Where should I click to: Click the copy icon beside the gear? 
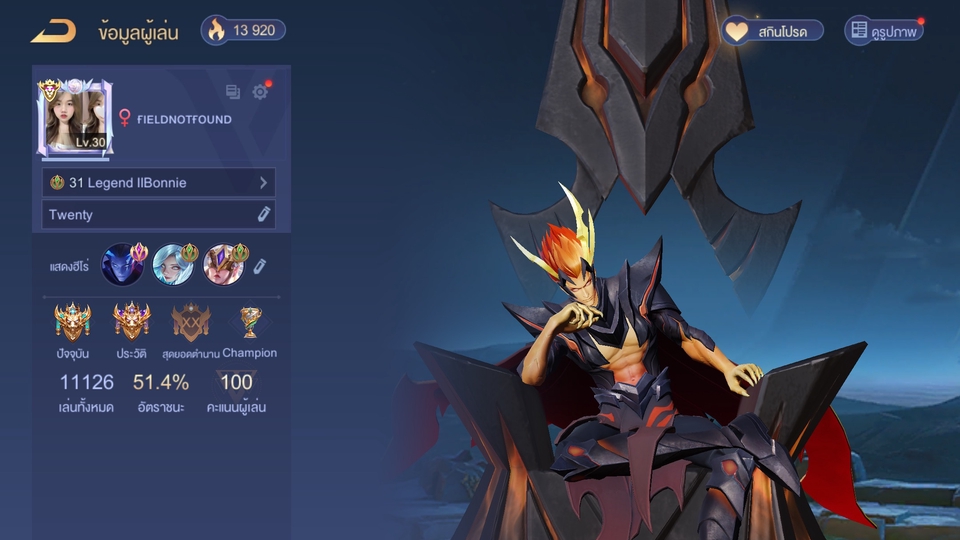233,92
